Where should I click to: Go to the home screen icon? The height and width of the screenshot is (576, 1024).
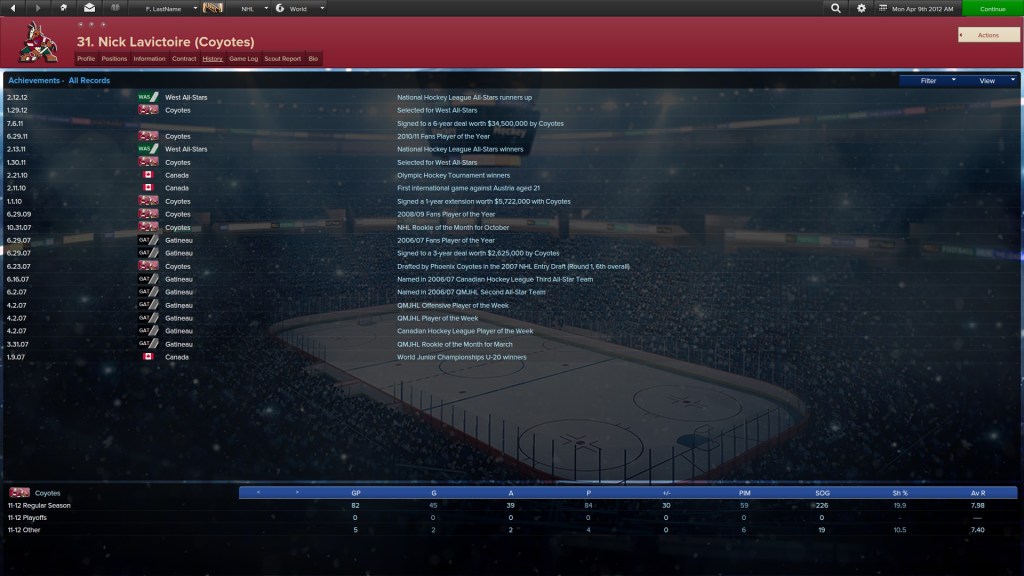(64, 8)
